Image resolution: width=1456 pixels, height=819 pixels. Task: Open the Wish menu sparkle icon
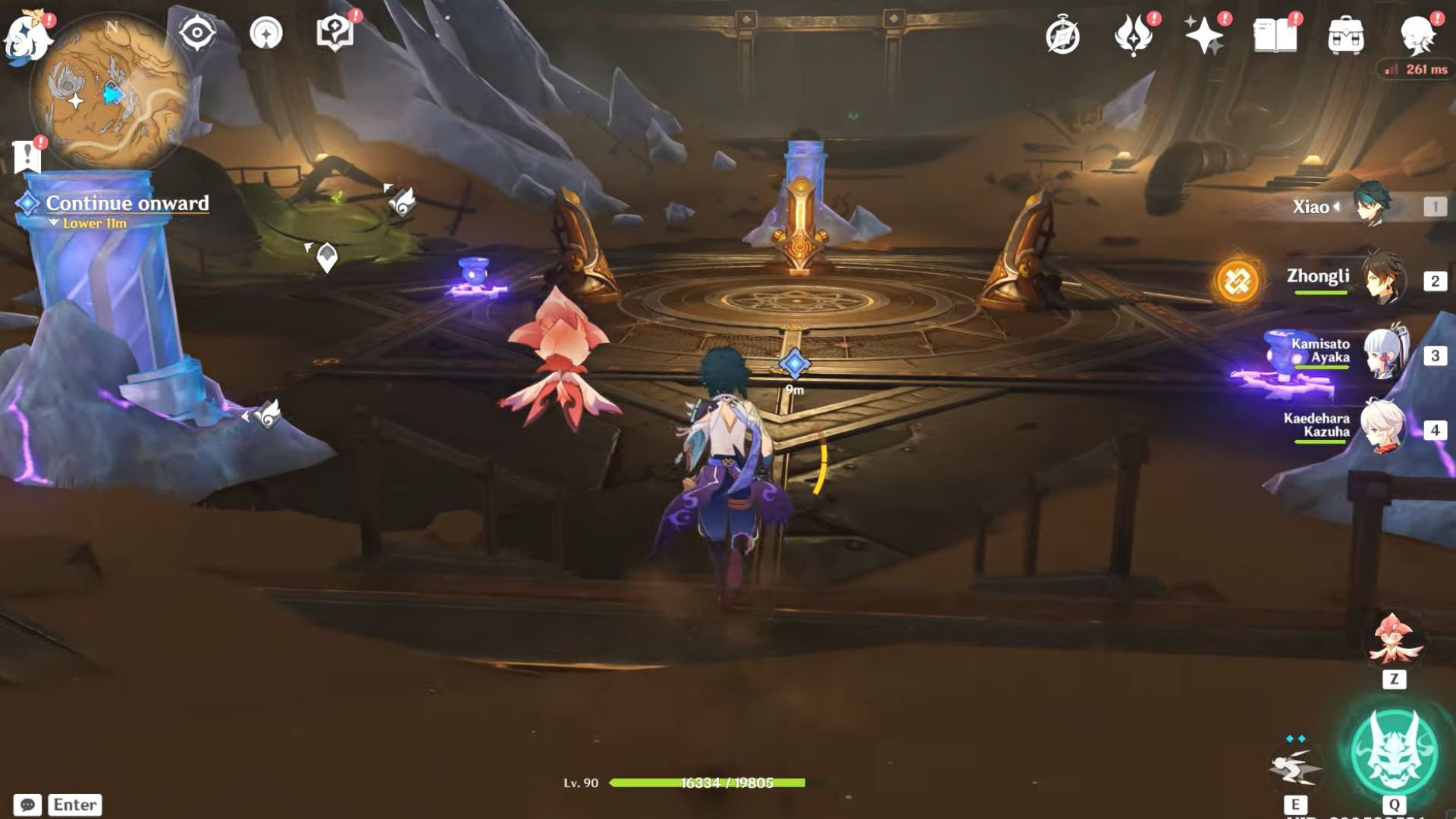pyautogui.click(x=1204, y=34)
